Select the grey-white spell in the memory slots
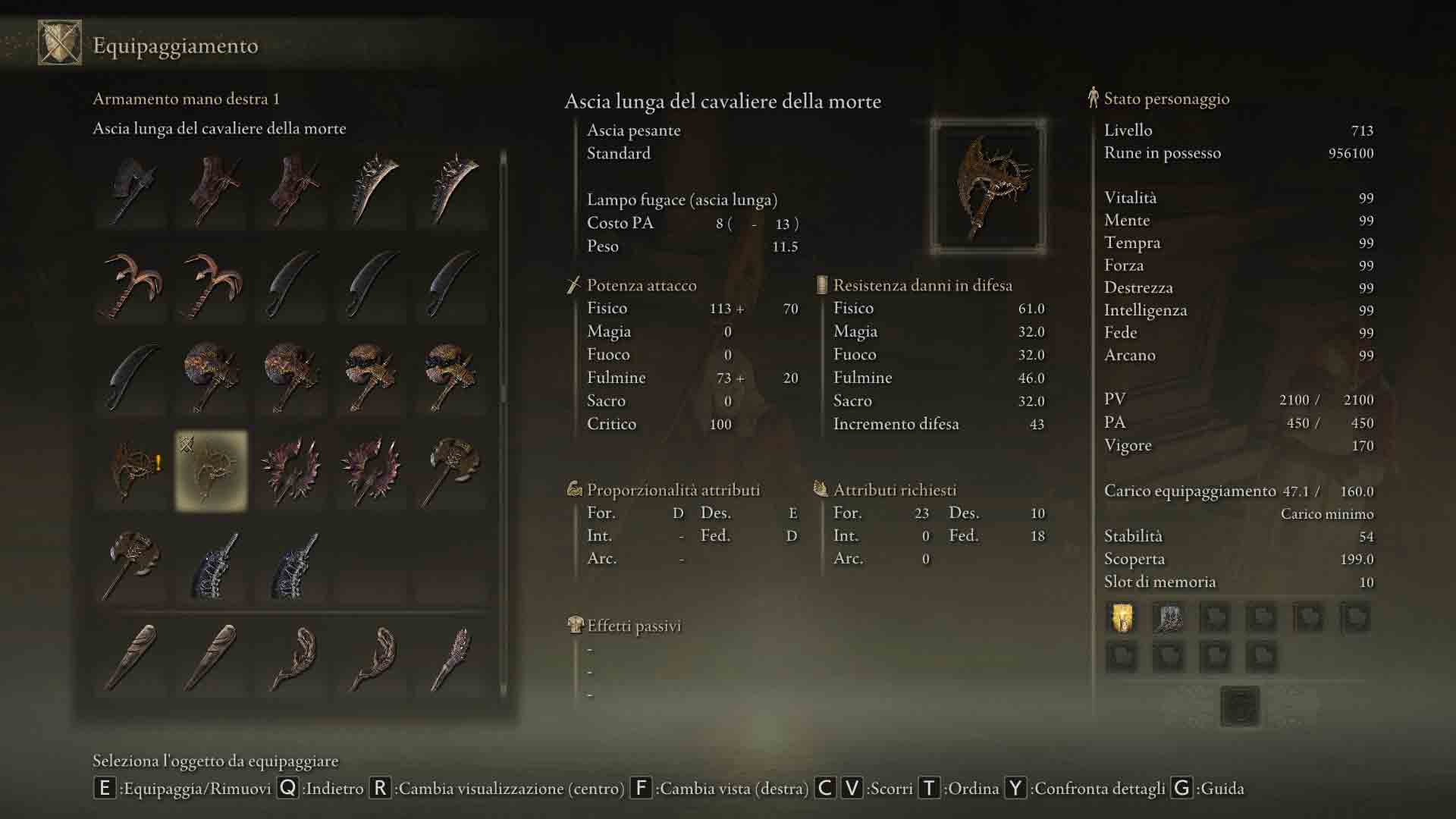 pos(1169,618)
